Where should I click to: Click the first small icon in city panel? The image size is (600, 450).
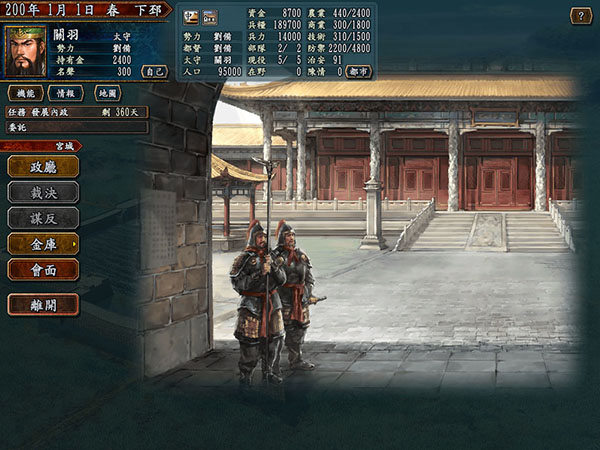193,16
